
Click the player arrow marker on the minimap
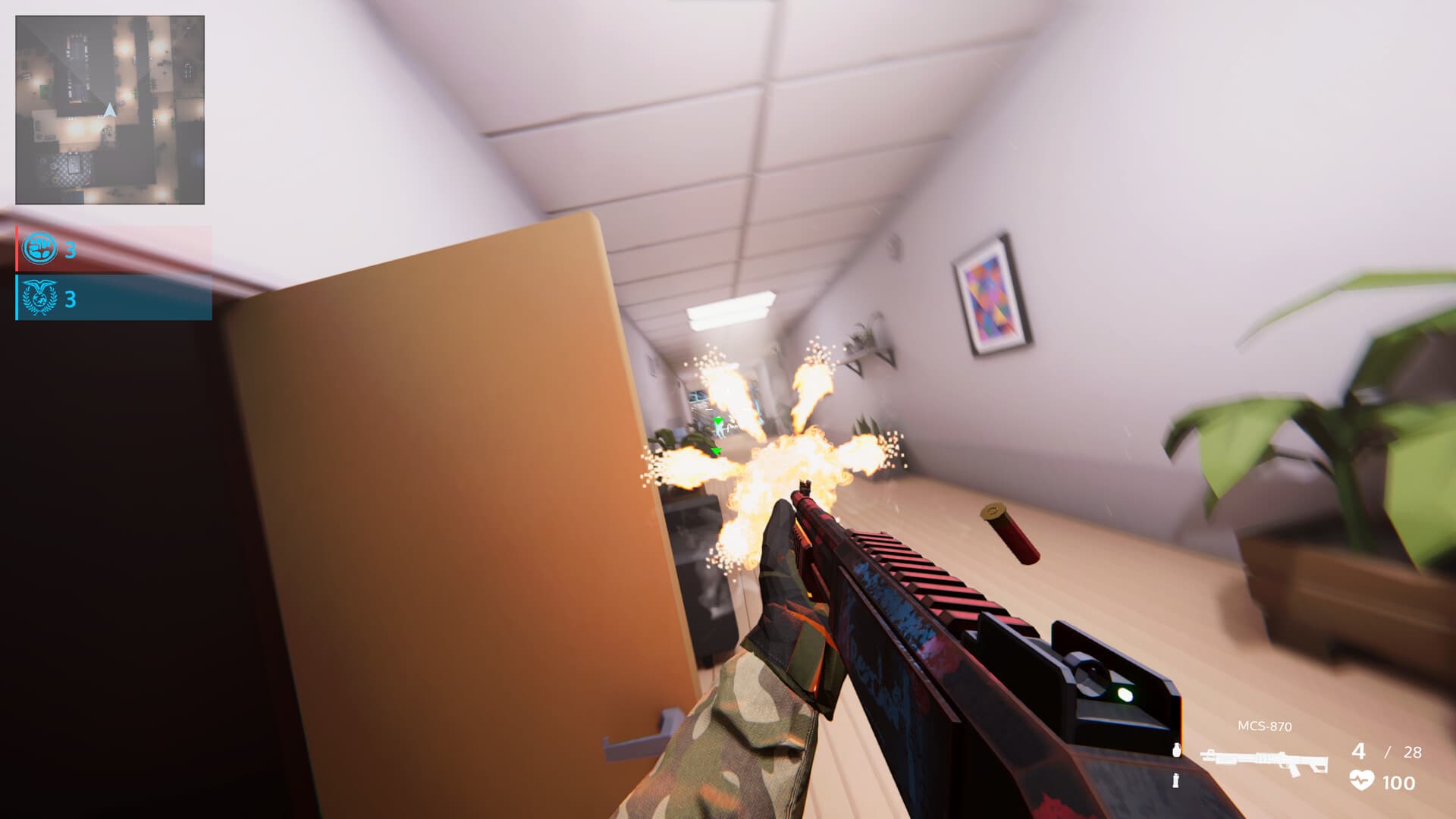coord(108,110)
